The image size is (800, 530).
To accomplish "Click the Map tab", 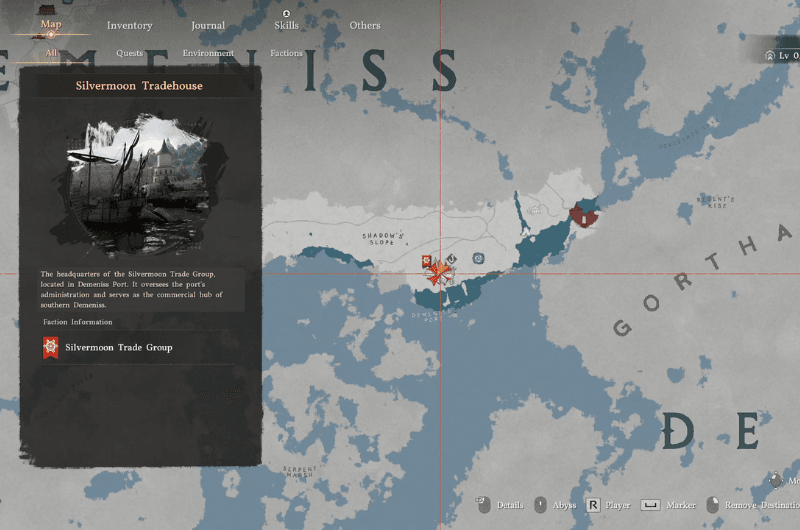I will tap(51, 24).
